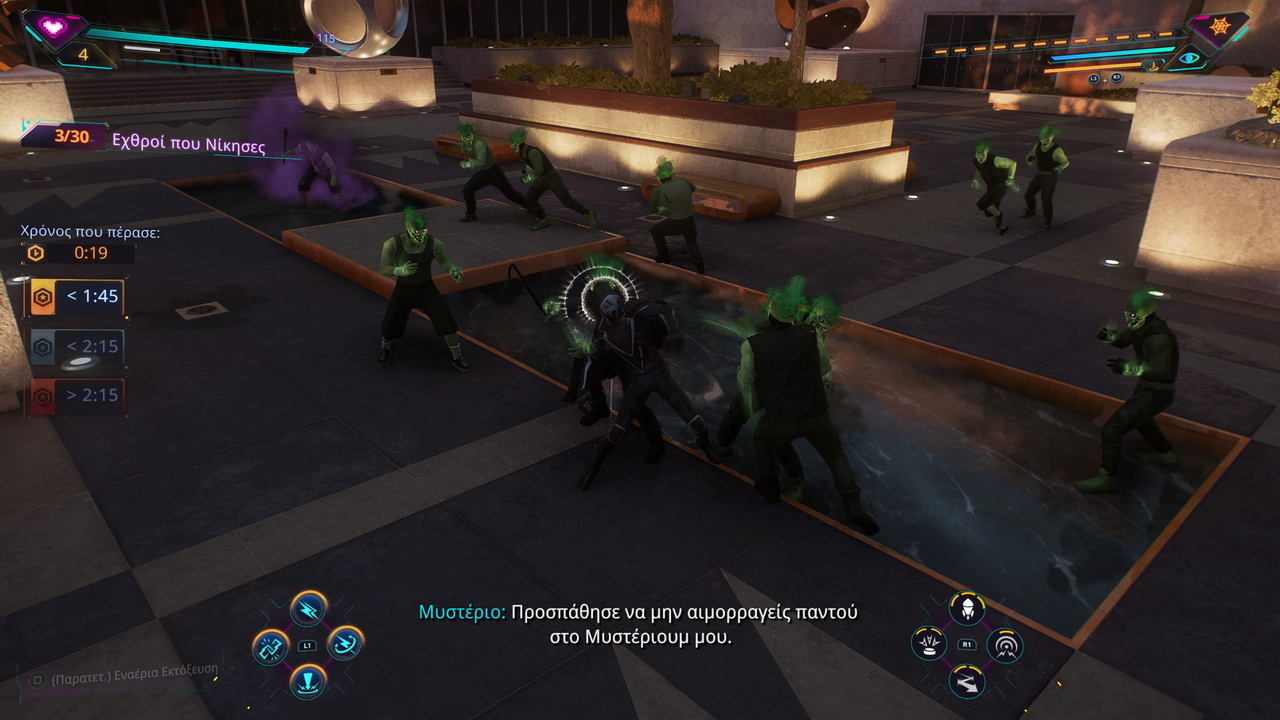Trigger the spinning lightning bolt ability
Viewport: 1280px width, 720px height.
tap(345, 642)
